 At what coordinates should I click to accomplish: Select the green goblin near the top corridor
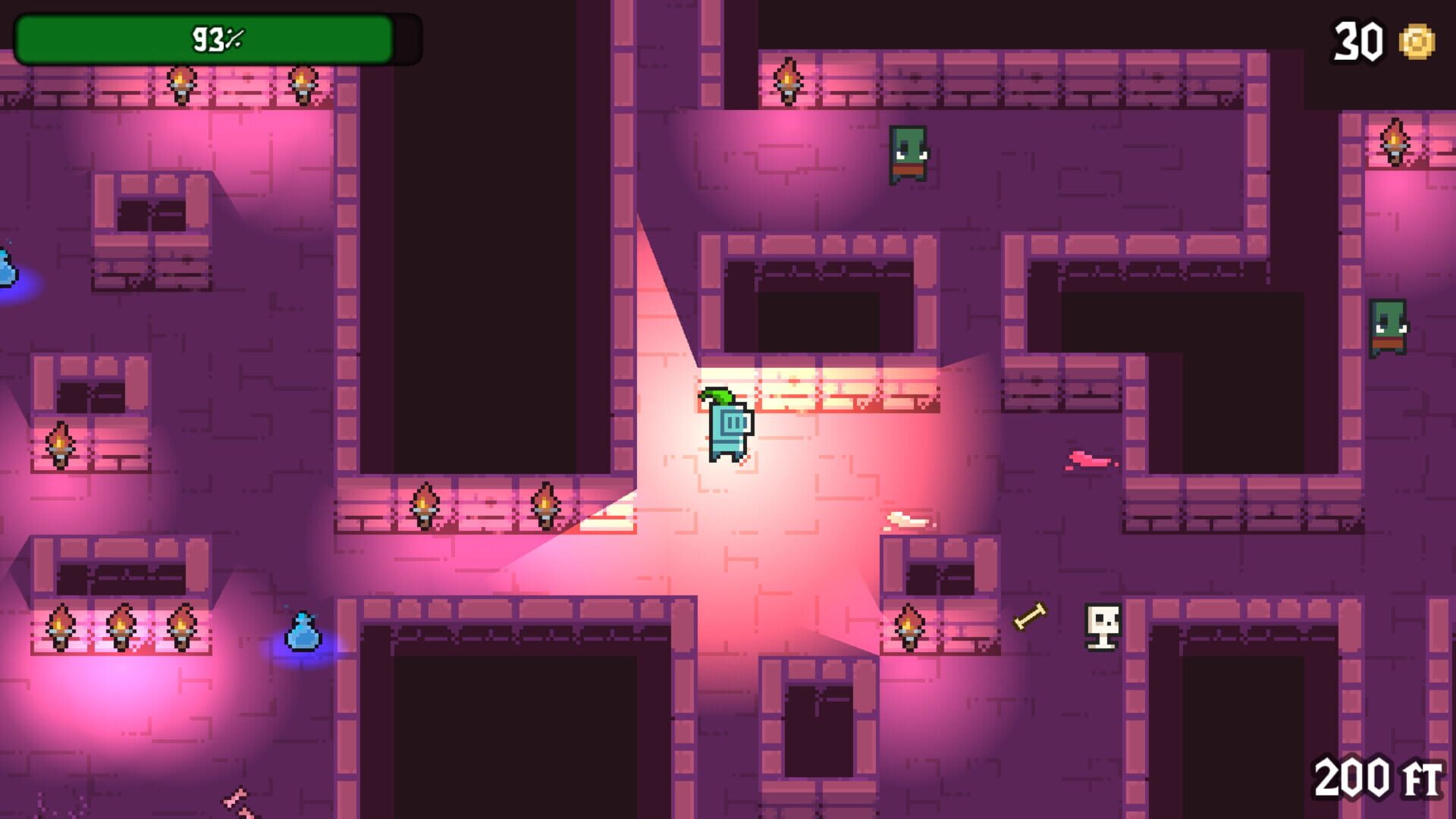point(908,153)
